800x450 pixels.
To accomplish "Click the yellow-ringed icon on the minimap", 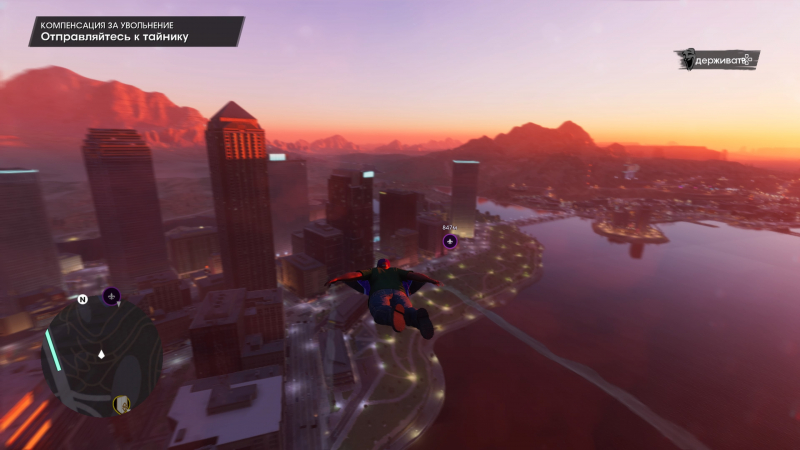I will pyautogui.click(x=122, y=404).
